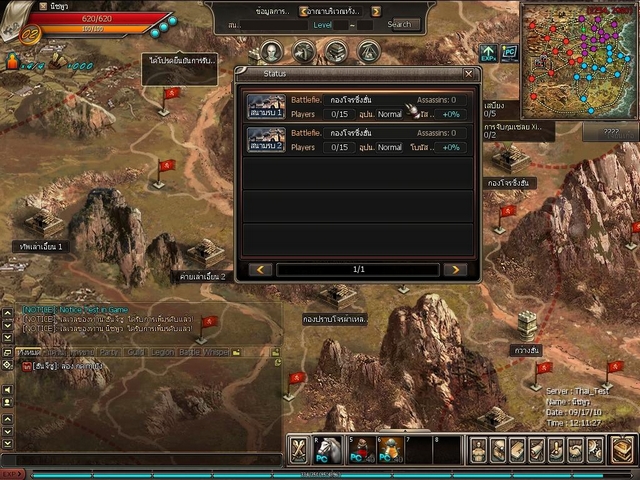Open the character figure menu icon
This screenshot has height=480, width=640.
(x=479, y=450)
